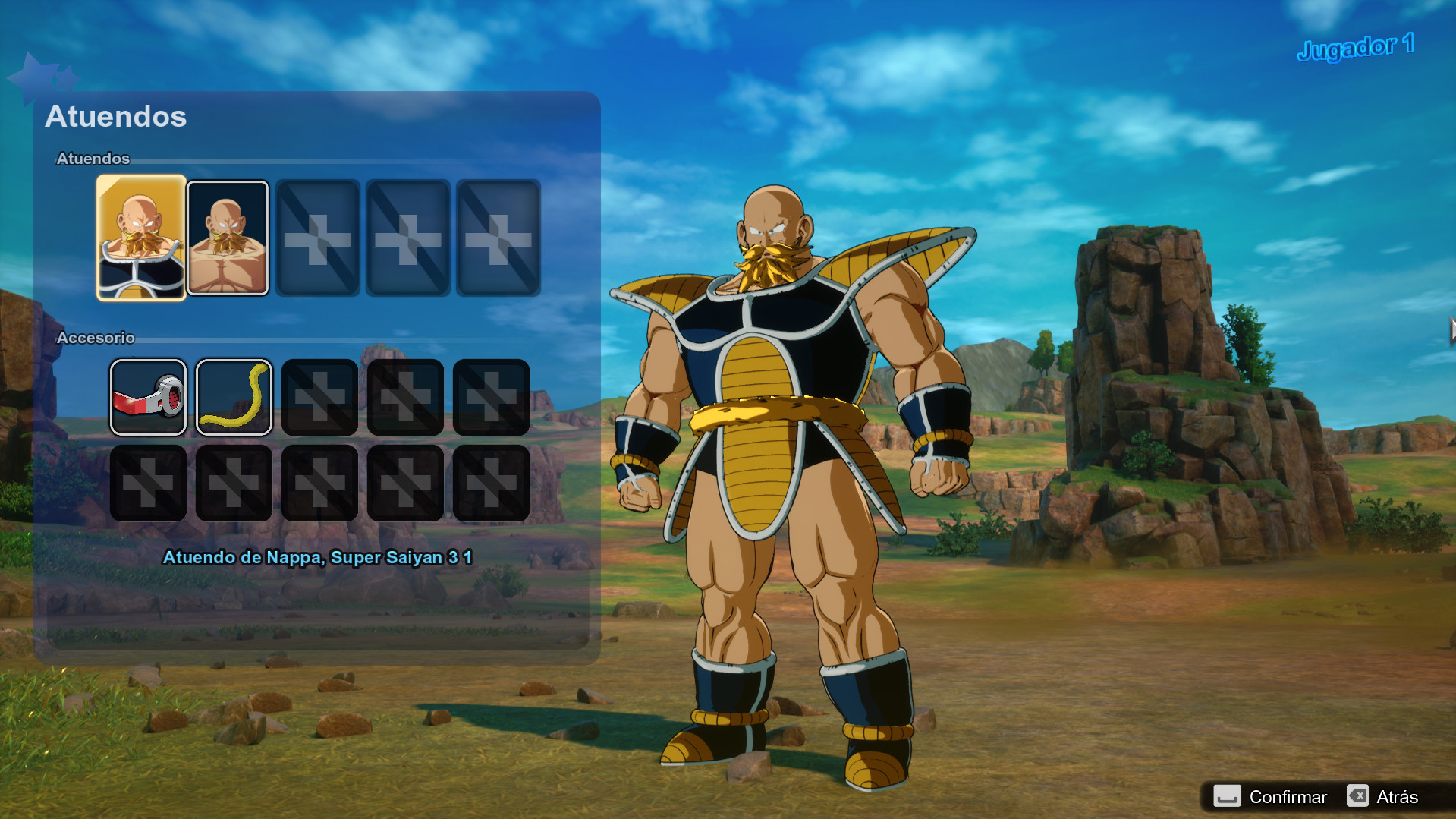Click the middle slot in second accessory row
Screen dimensions: 1456x819
coord(319,482)
